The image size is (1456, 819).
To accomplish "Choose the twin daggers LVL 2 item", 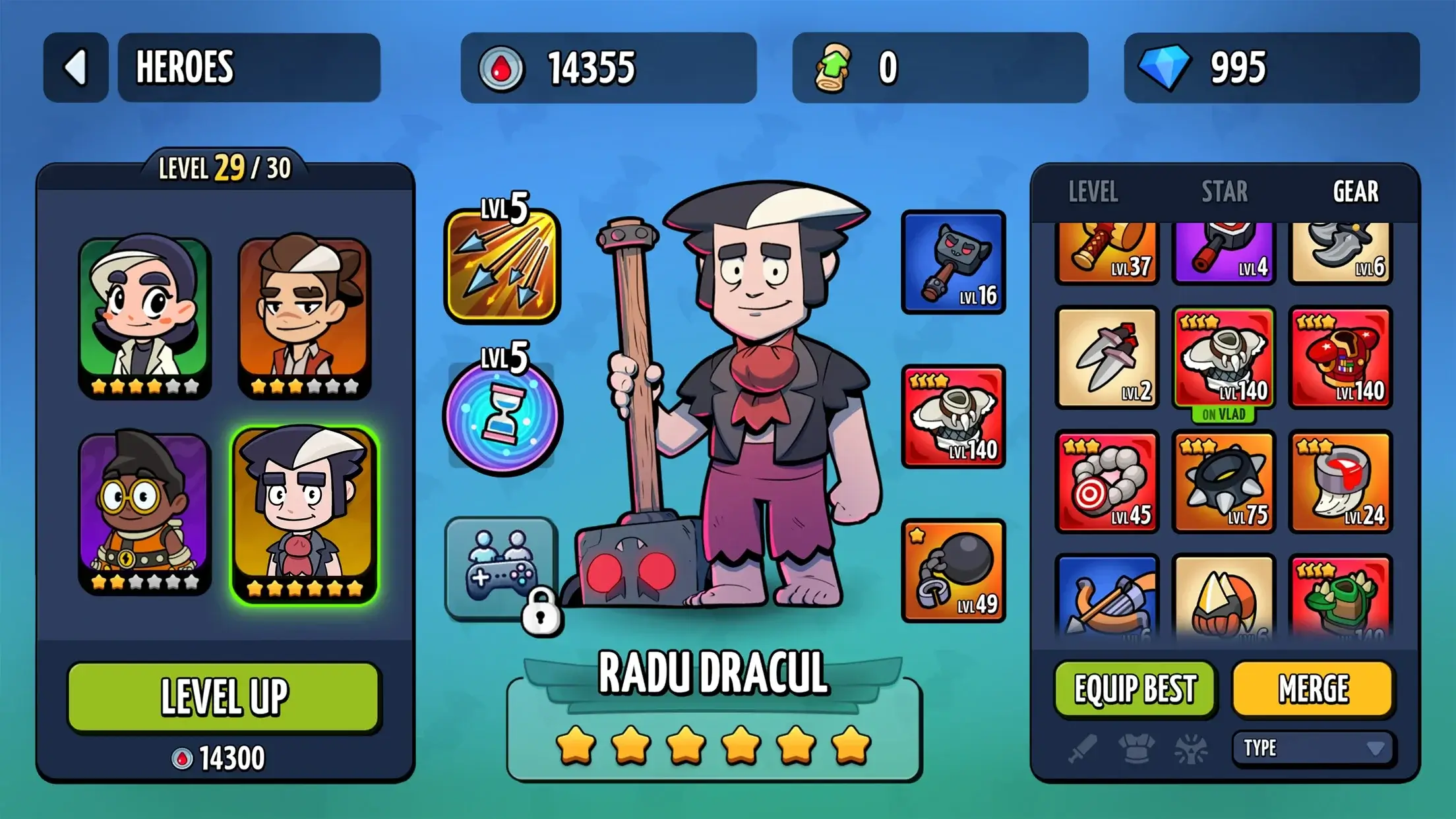I will tap(1107, 357).
